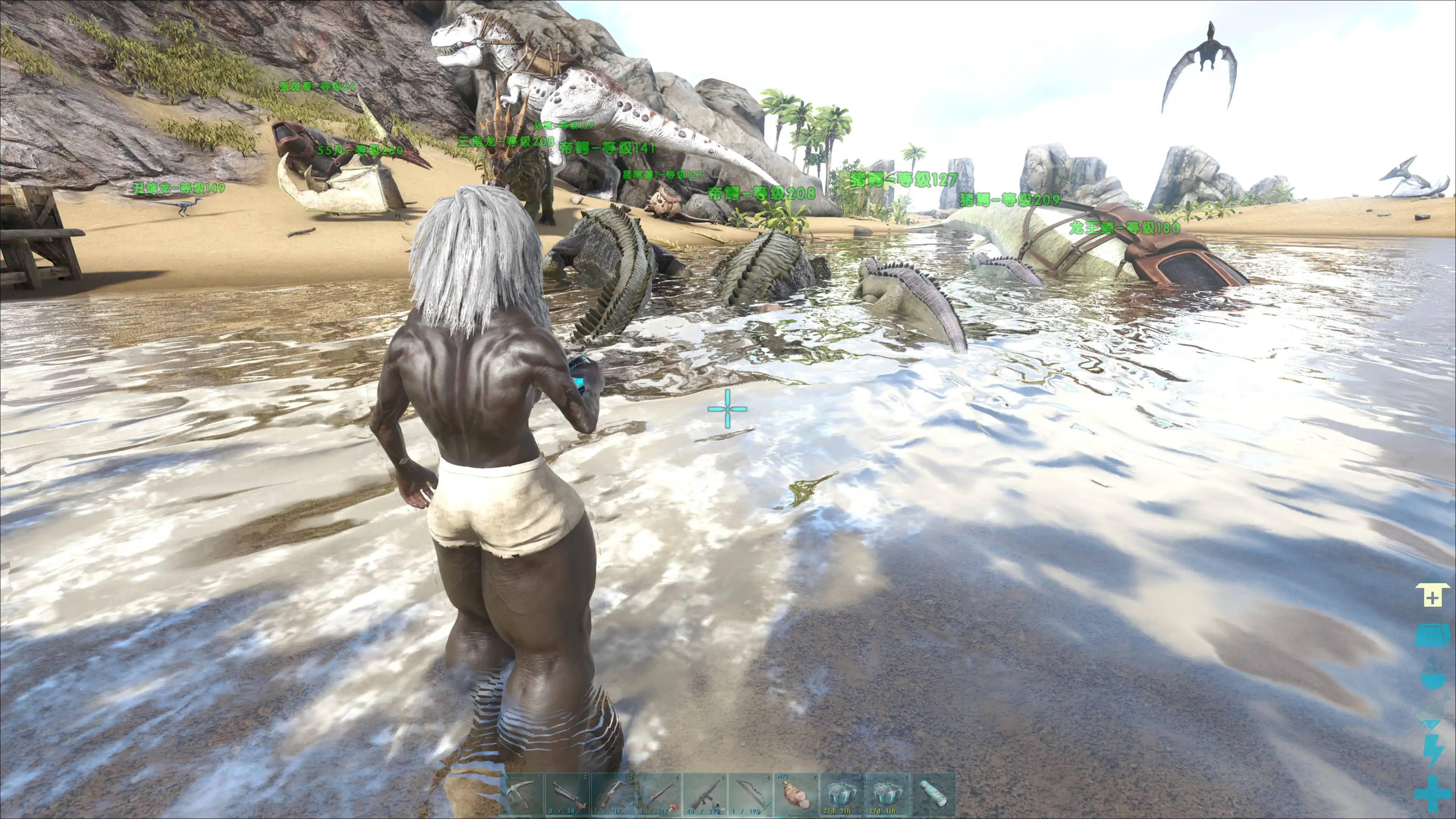Choose the crossbow in hotbar slot 3
Viewport: 1456px width, 819px height.
(614, 794)
